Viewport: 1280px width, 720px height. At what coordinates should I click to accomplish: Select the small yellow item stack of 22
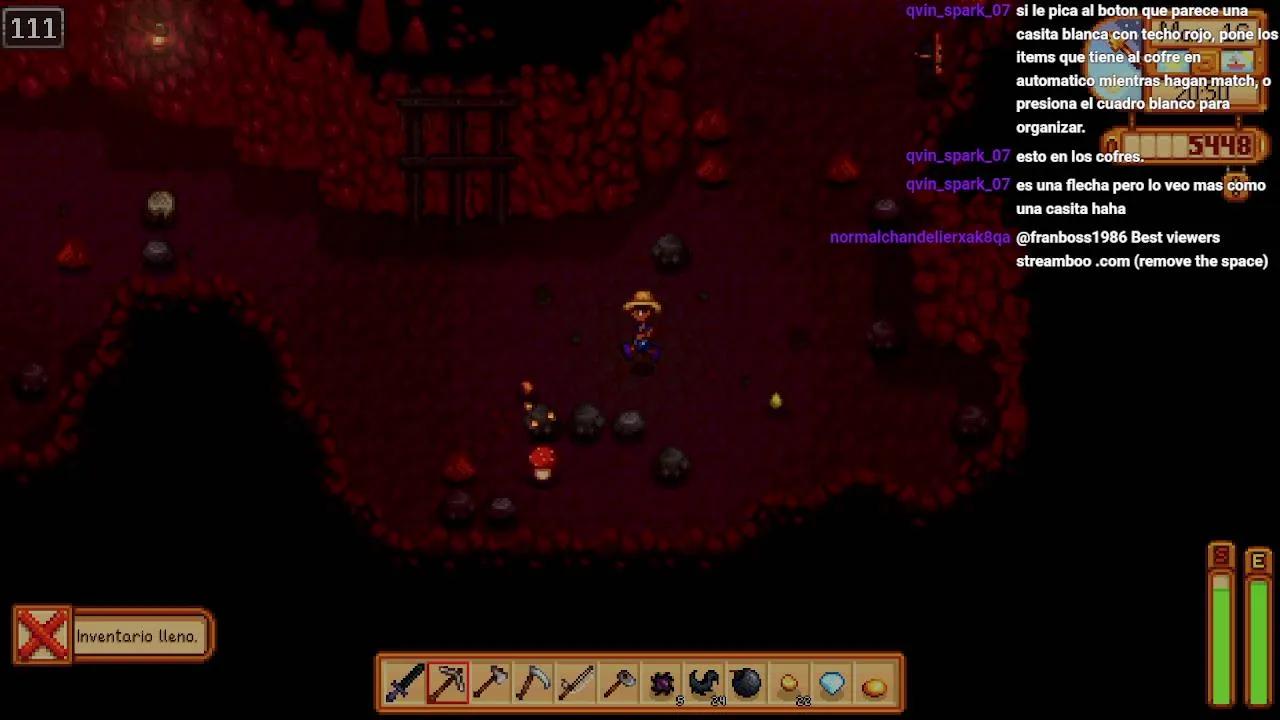pyautogui.click(x=790, y=684)
